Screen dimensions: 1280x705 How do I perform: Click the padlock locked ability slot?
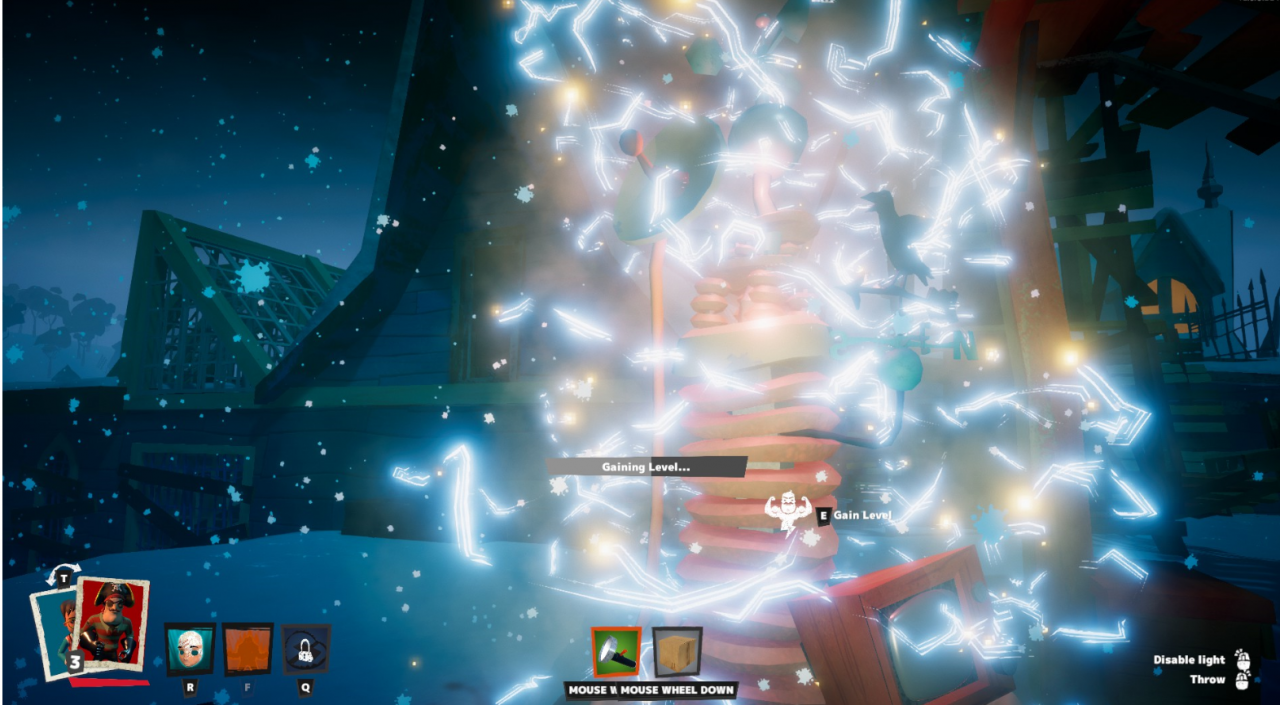pos(305,649)
